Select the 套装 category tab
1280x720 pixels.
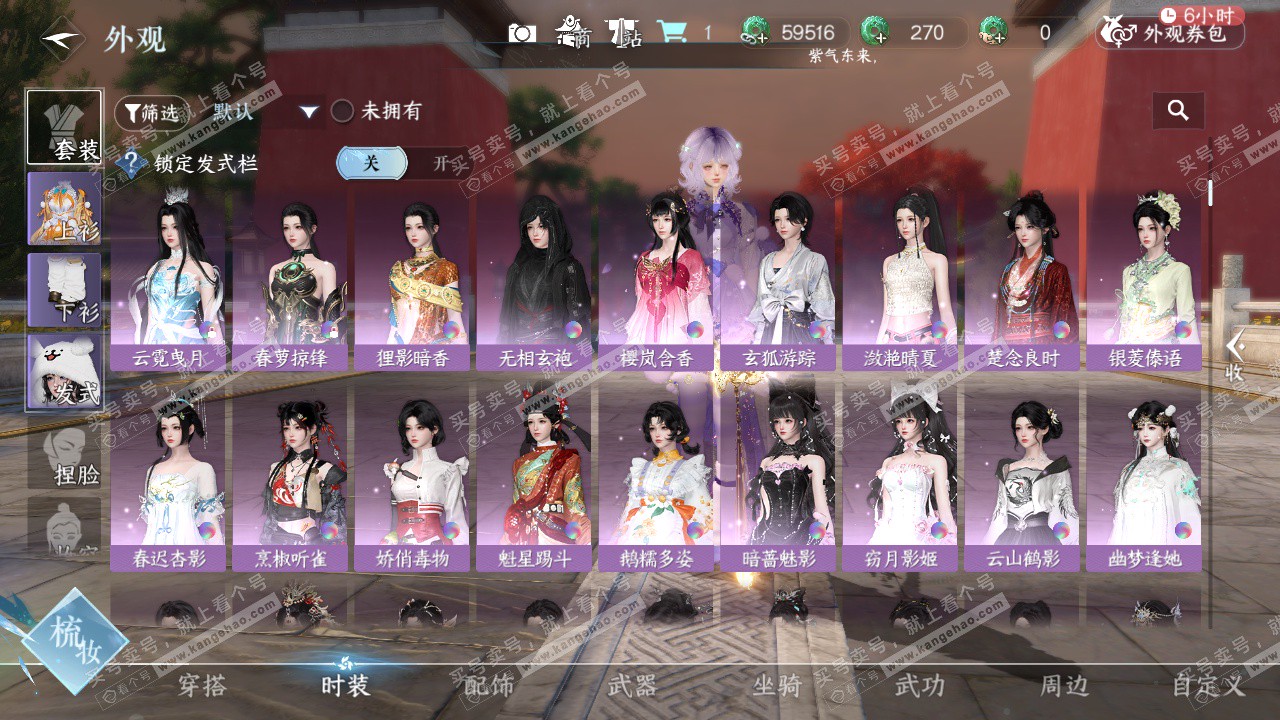coord(64,127)
